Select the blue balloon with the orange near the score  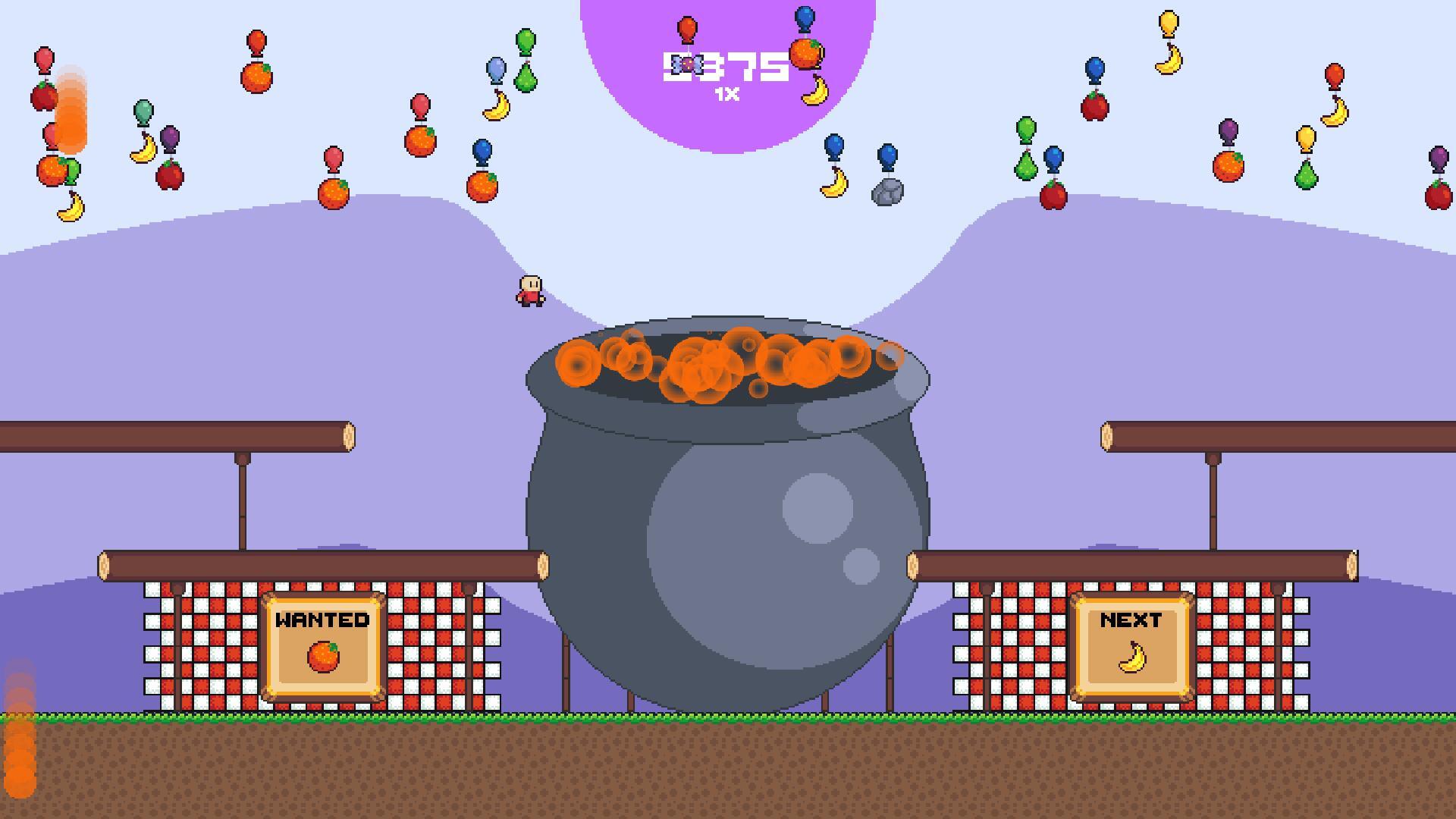(804, 19)
